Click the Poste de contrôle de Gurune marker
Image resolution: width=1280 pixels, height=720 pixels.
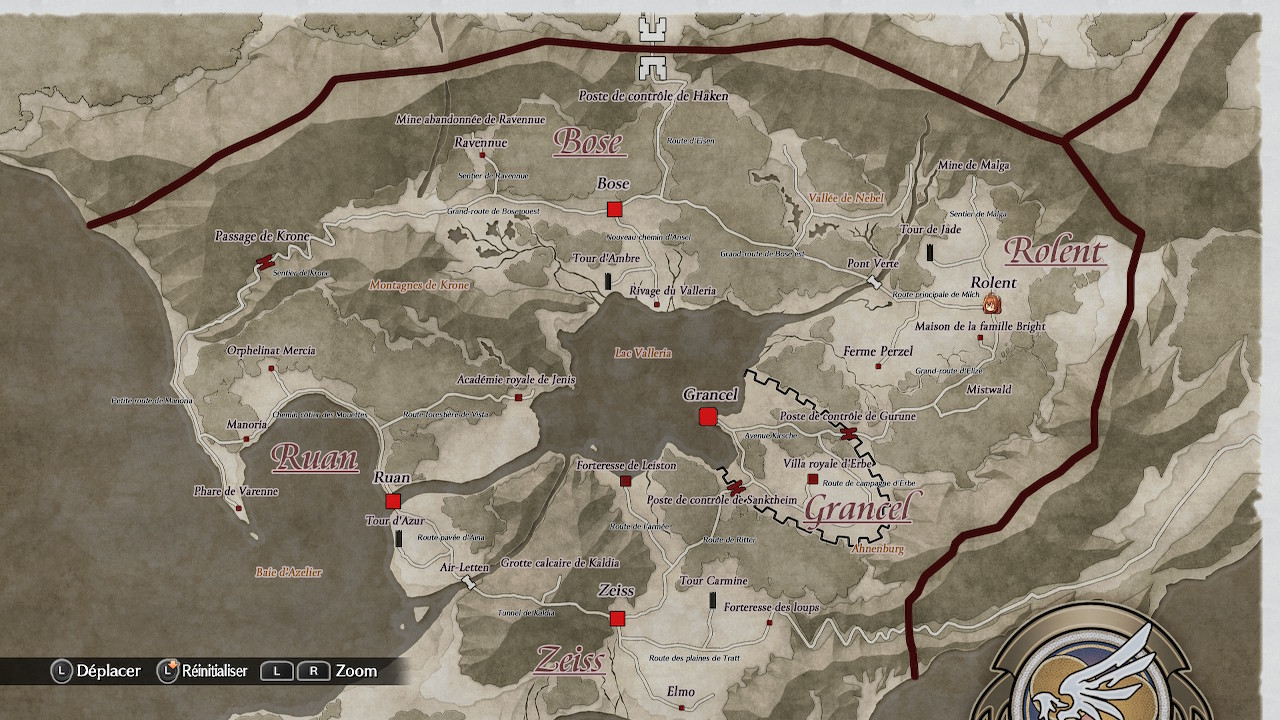point(849,433)
